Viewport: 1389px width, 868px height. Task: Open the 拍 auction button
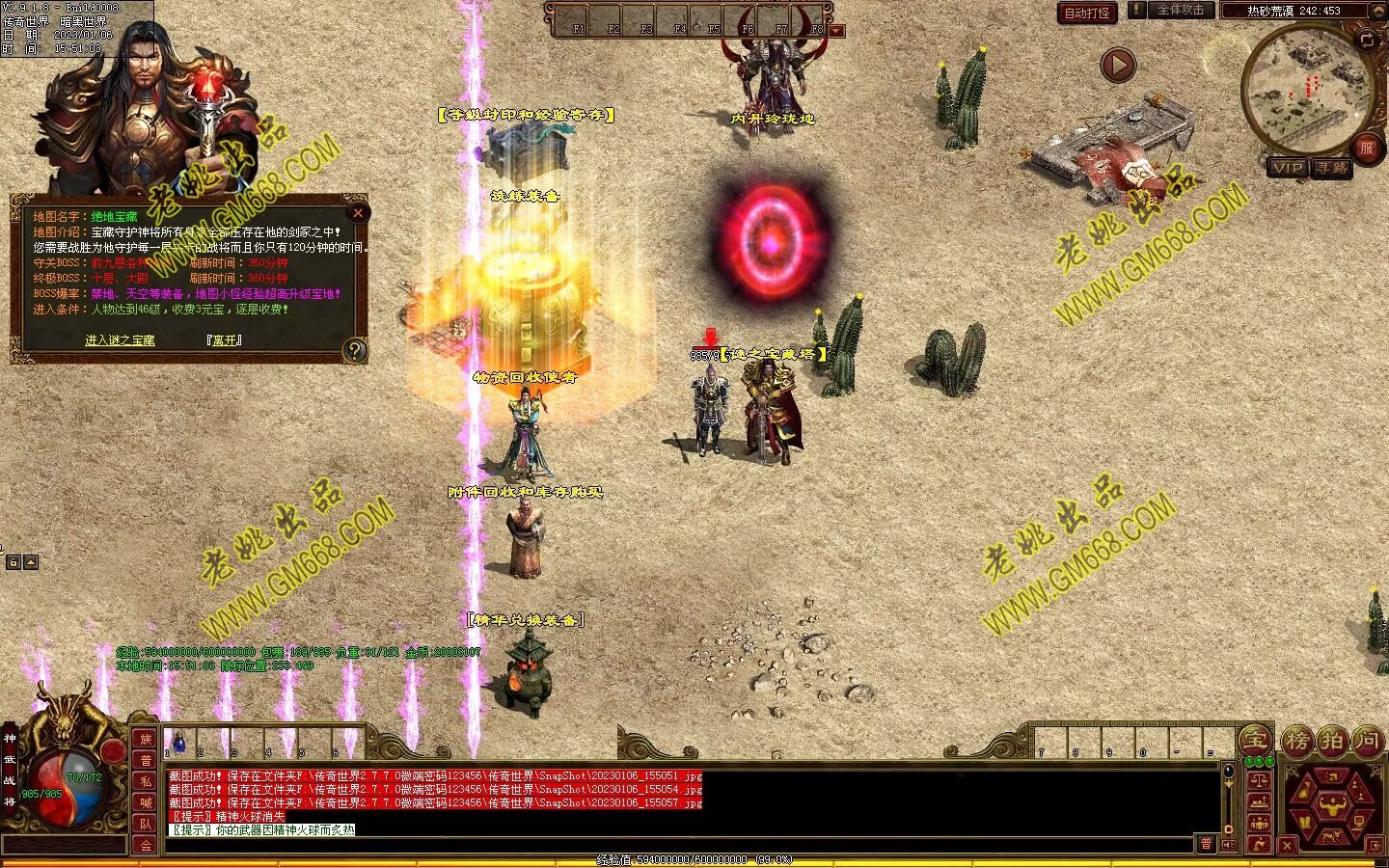[1332, 741]
